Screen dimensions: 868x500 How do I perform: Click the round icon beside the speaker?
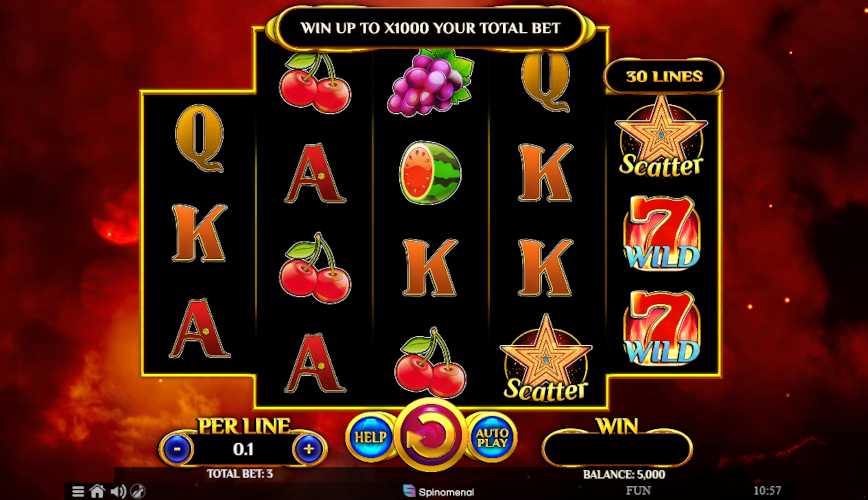click(136, 492)
